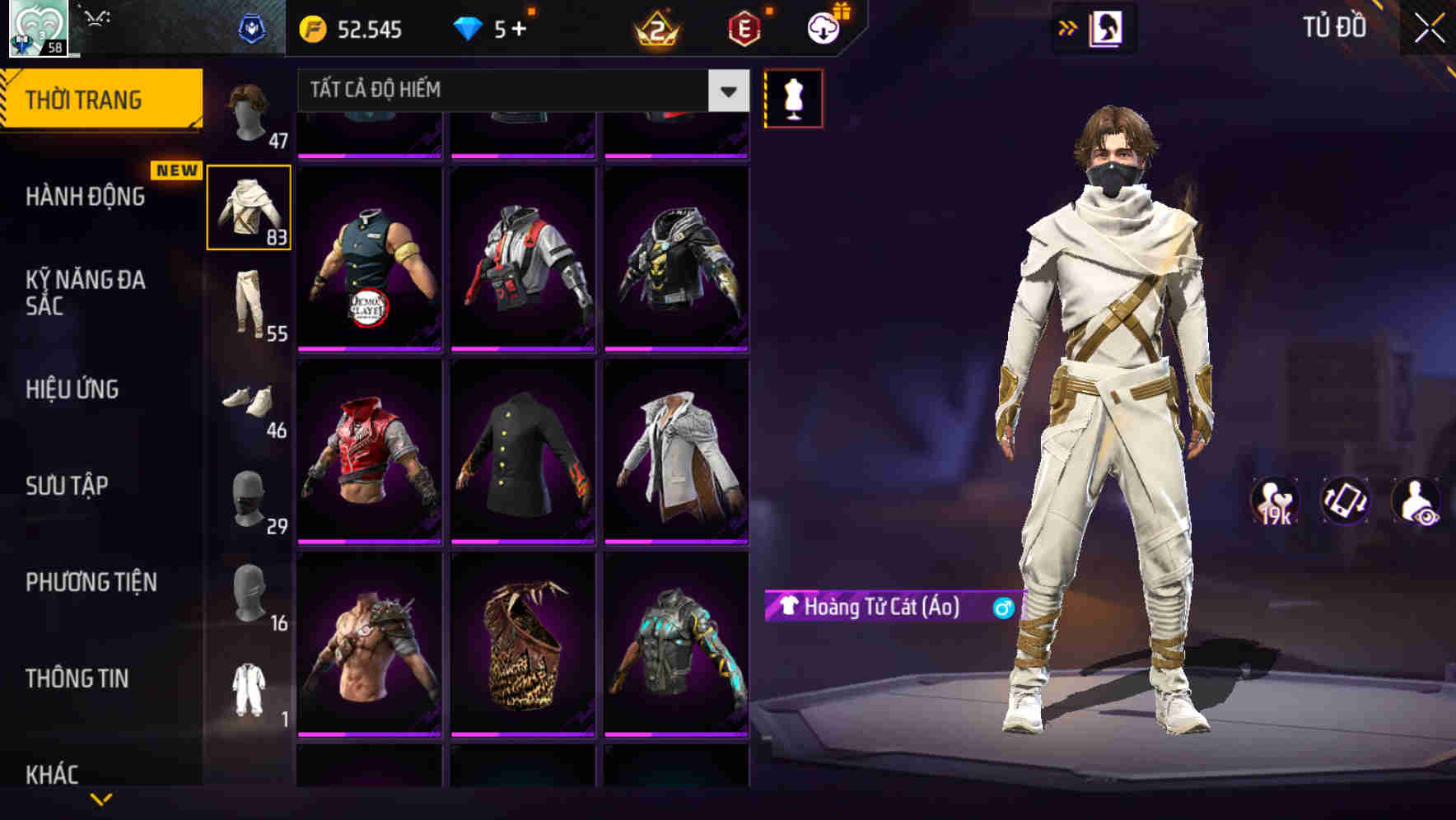The image size is (1456, 820).
Task: Toggle the mannequin outfit preview
Action: click(794, 98)
